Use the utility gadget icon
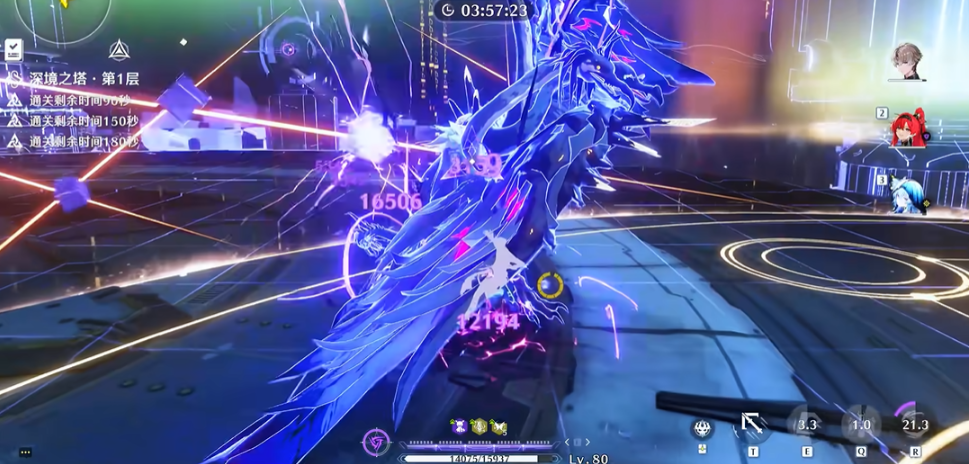This screenshot has width=969, height=464. coord(702,428)
